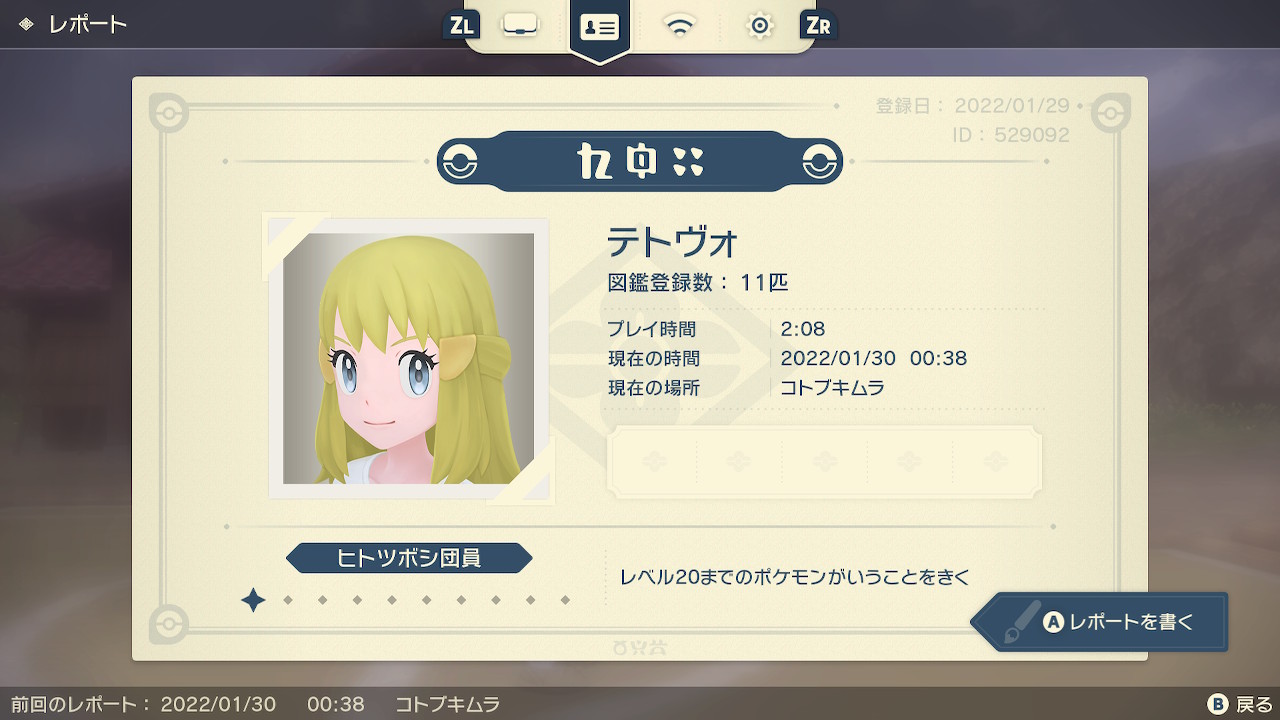
Task: Open the wireless communications icon
Action: (680, 27)
